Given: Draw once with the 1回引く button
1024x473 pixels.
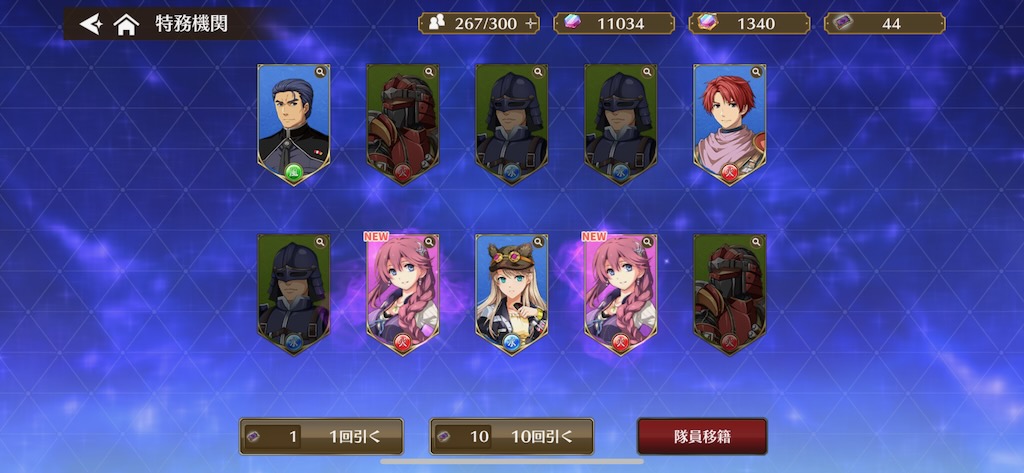Looking at the screenshot, I should [x=321, y=436].
